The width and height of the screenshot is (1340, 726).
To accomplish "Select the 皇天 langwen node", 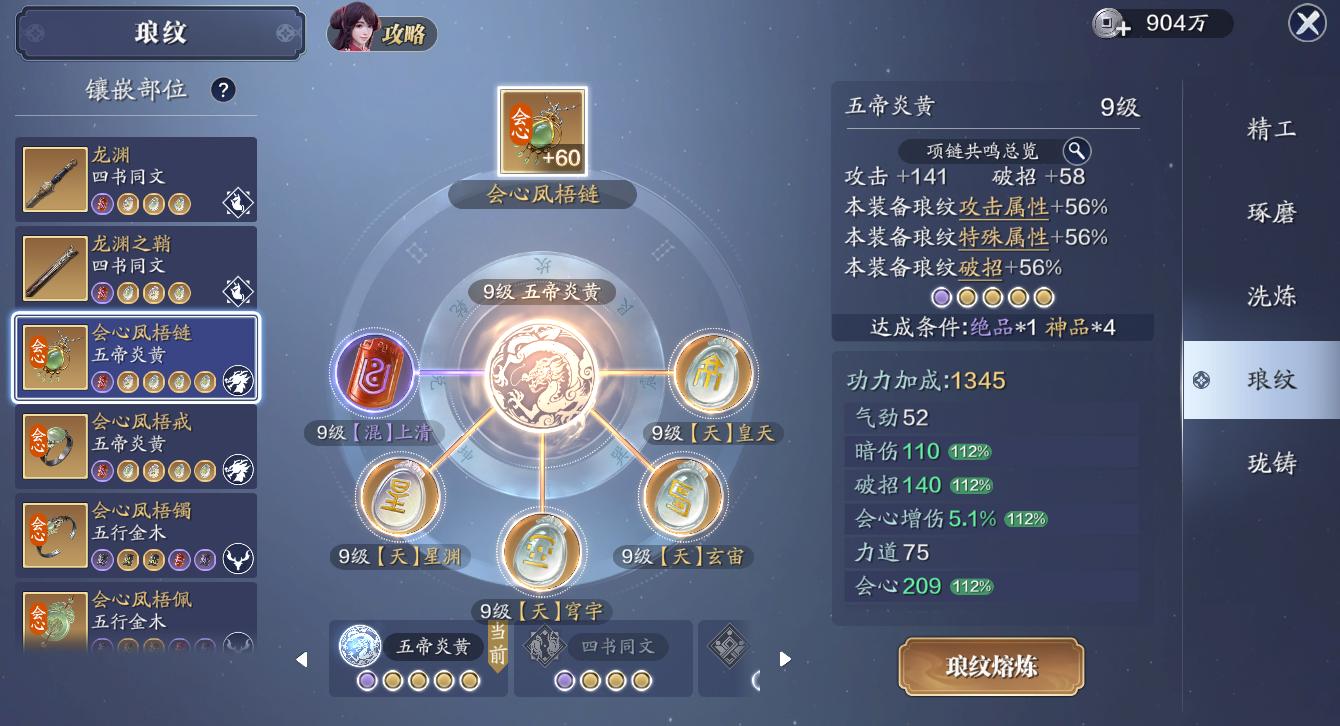I will tap(714, 371).
